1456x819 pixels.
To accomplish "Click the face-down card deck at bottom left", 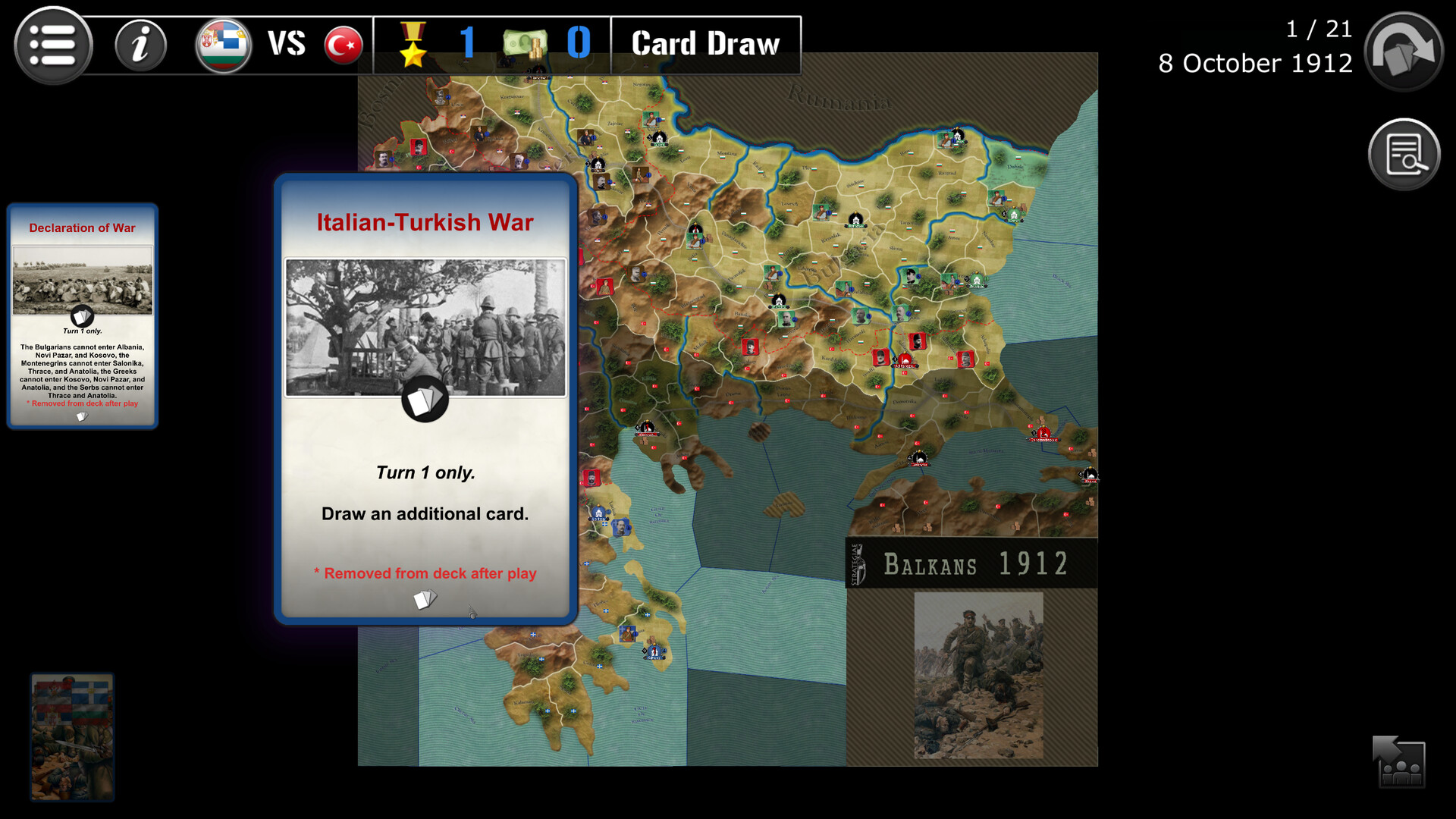I will [72, 736].
